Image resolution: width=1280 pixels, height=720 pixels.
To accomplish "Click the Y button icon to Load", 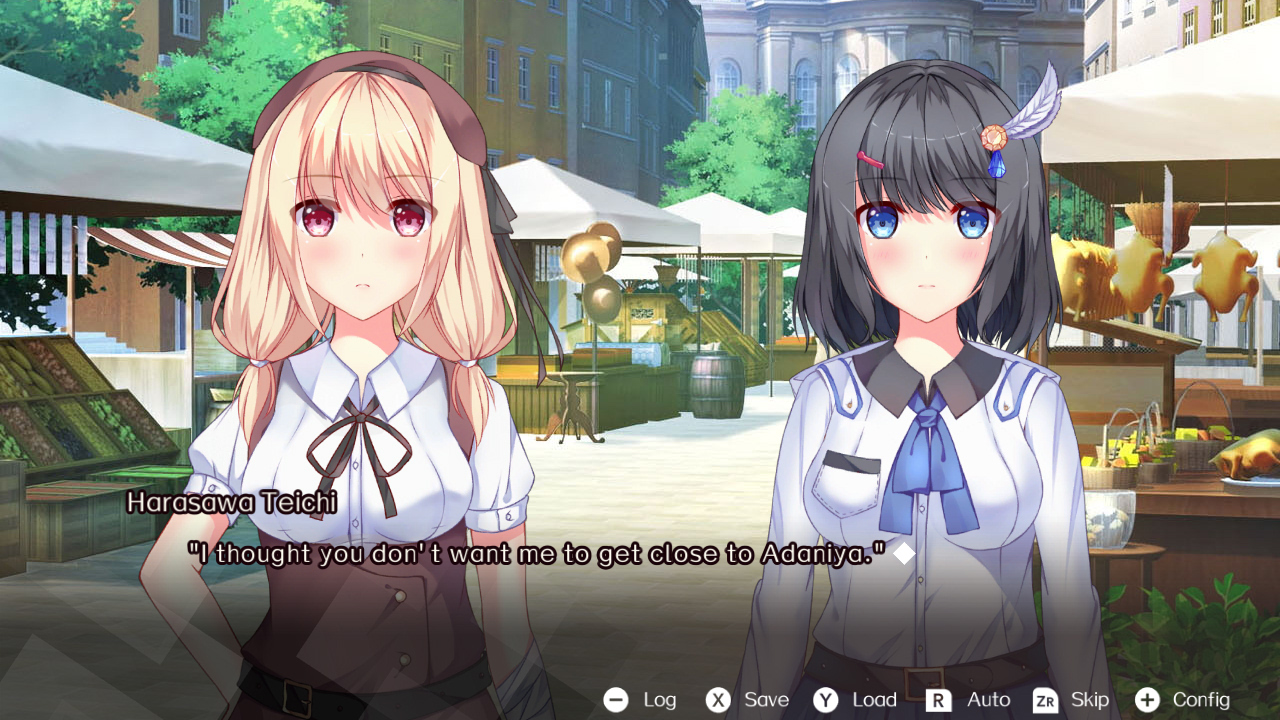I will [x=824, y=700].
